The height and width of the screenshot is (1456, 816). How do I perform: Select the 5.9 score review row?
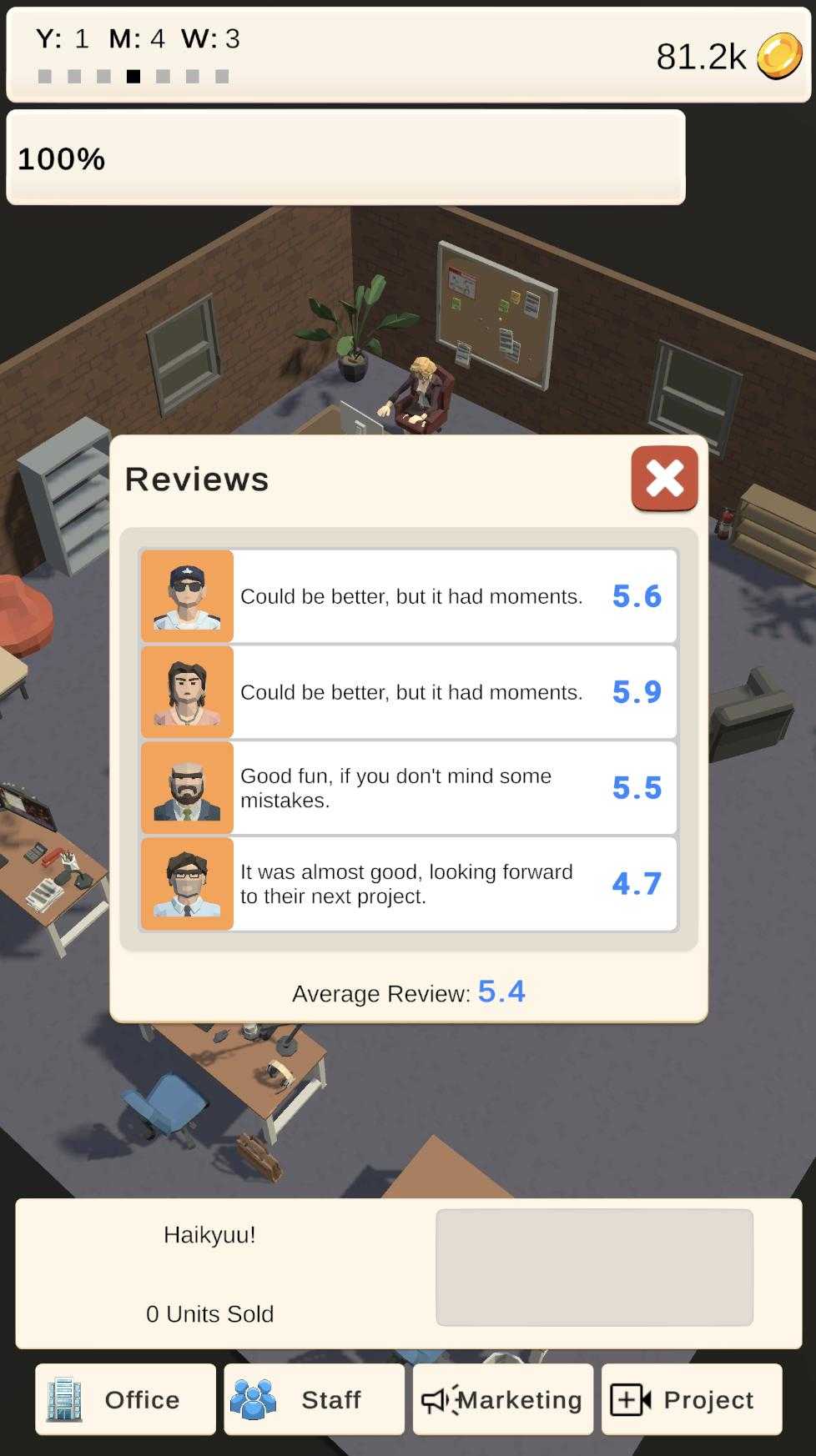pyautogui.click(x=409, y=692)
